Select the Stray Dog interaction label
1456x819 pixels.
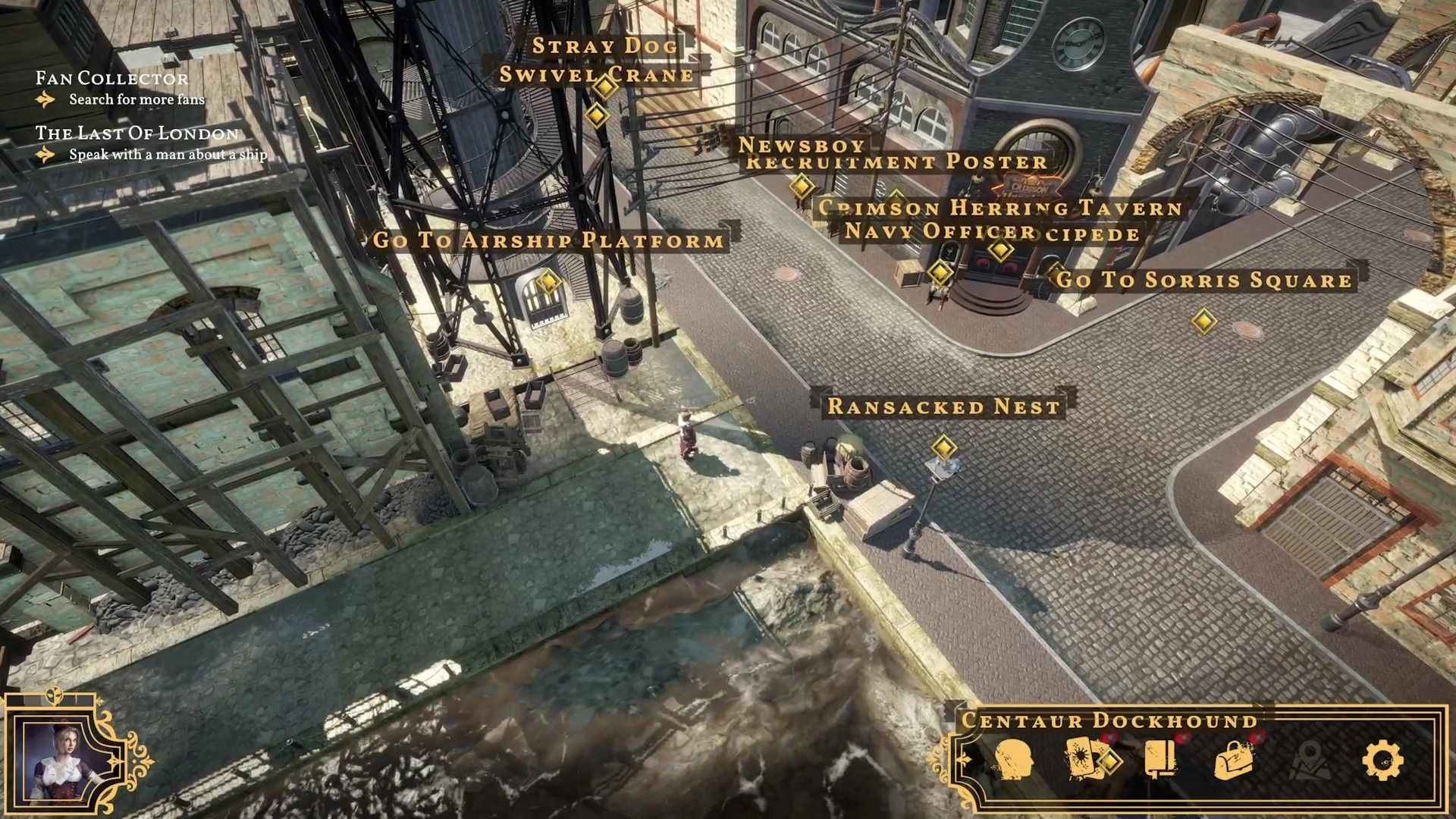click(x=604, y=45)
